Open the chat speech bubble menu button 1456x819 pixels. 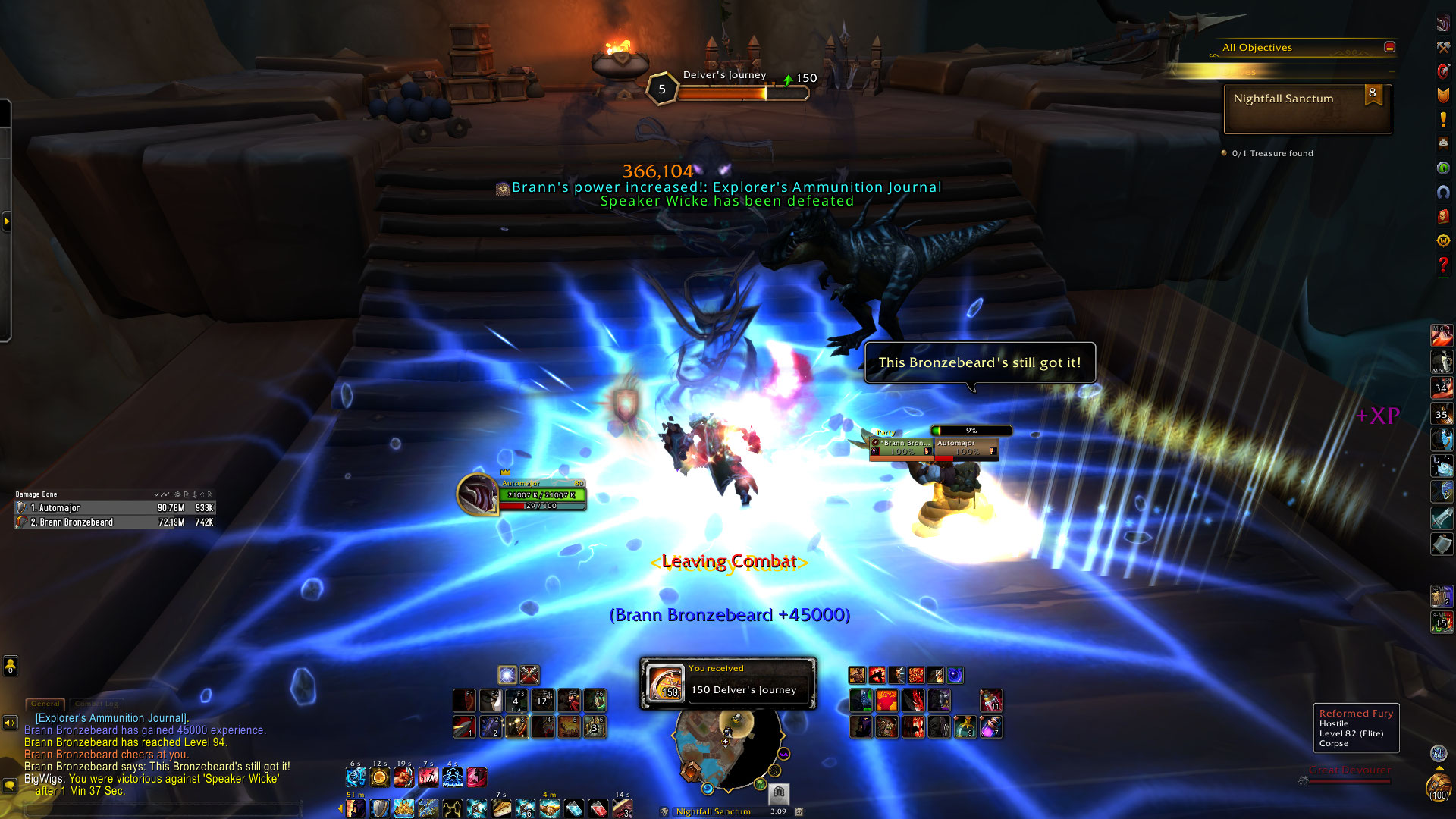(x=10, y=786)
